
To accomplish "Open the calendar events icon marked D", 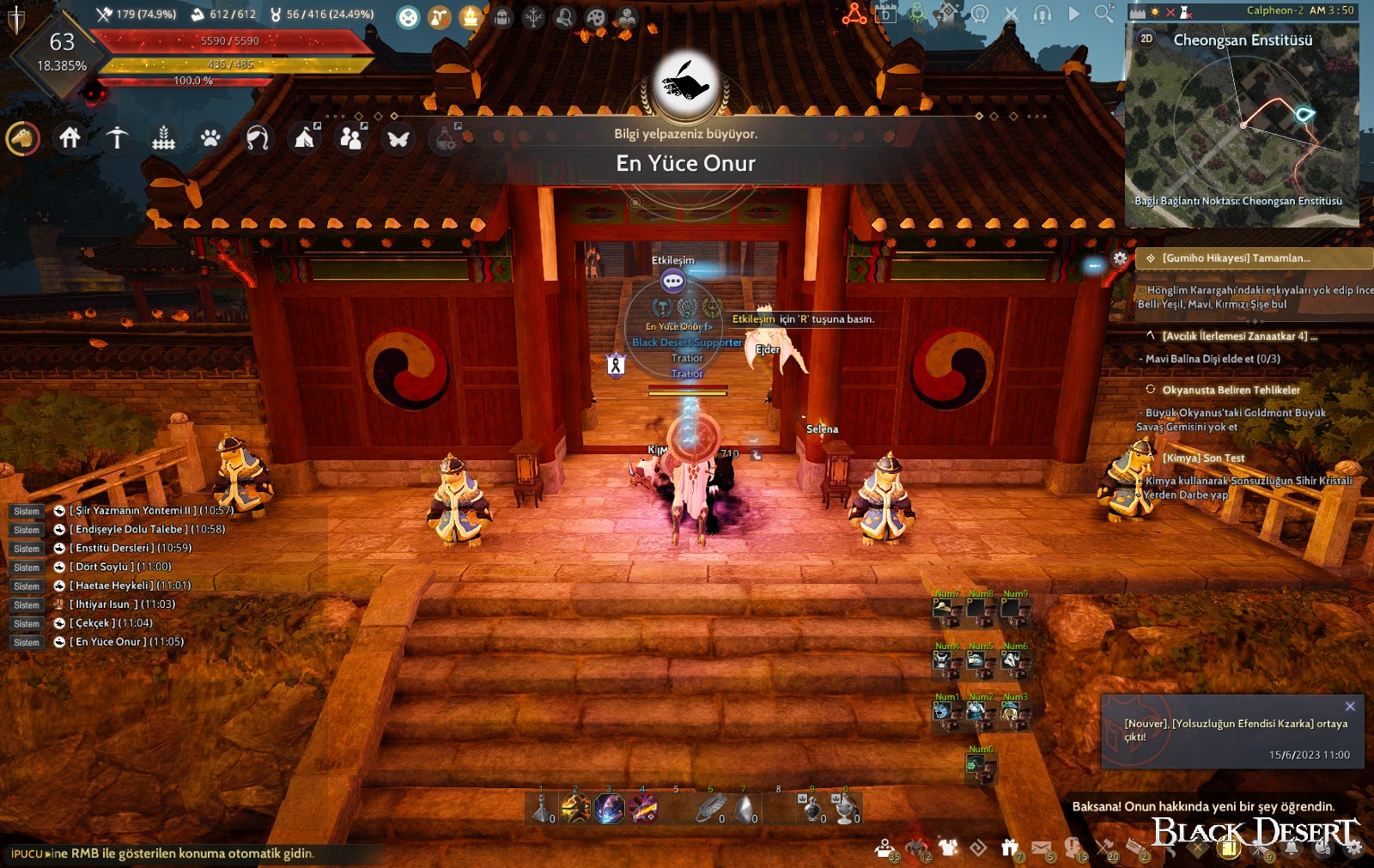I will (886, 15).
